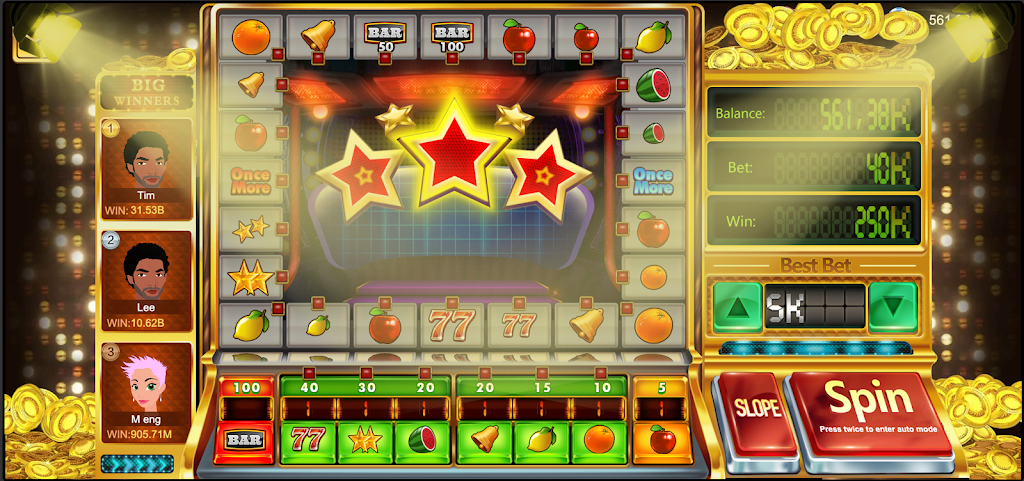Choose the watermelon bet tile
Screen dimensions: 1024x481
[423, 440]
